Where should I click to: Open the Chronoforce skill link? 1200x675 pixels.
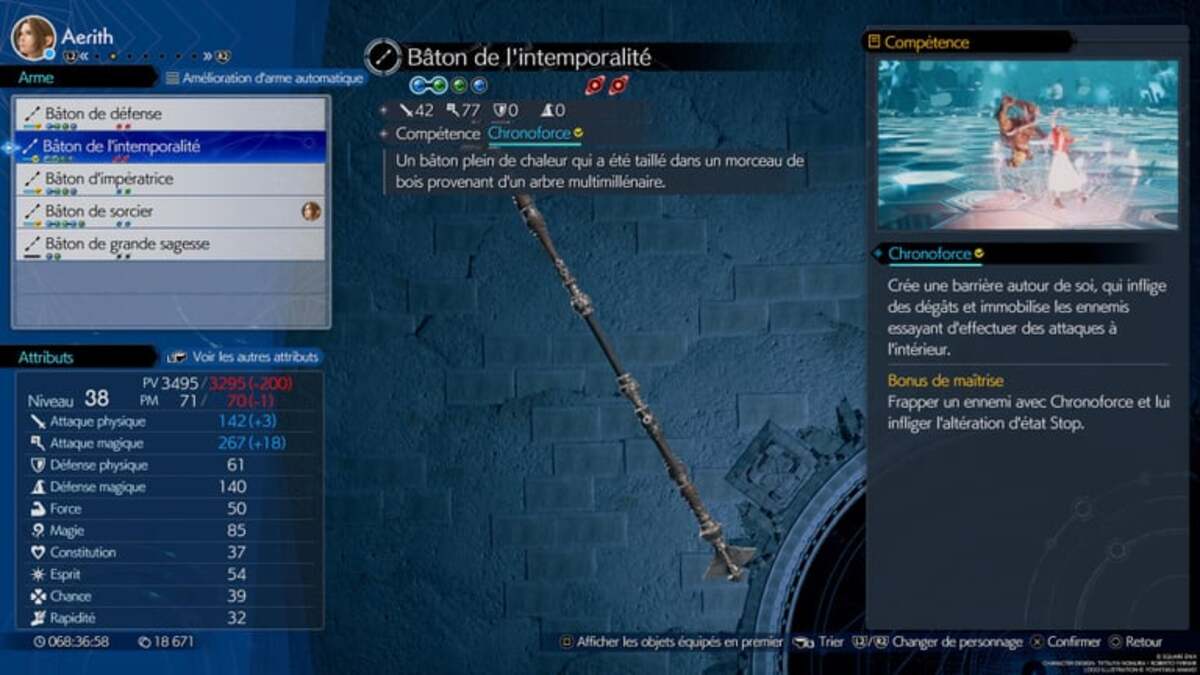pyautogui.click(x=529, y=133)
